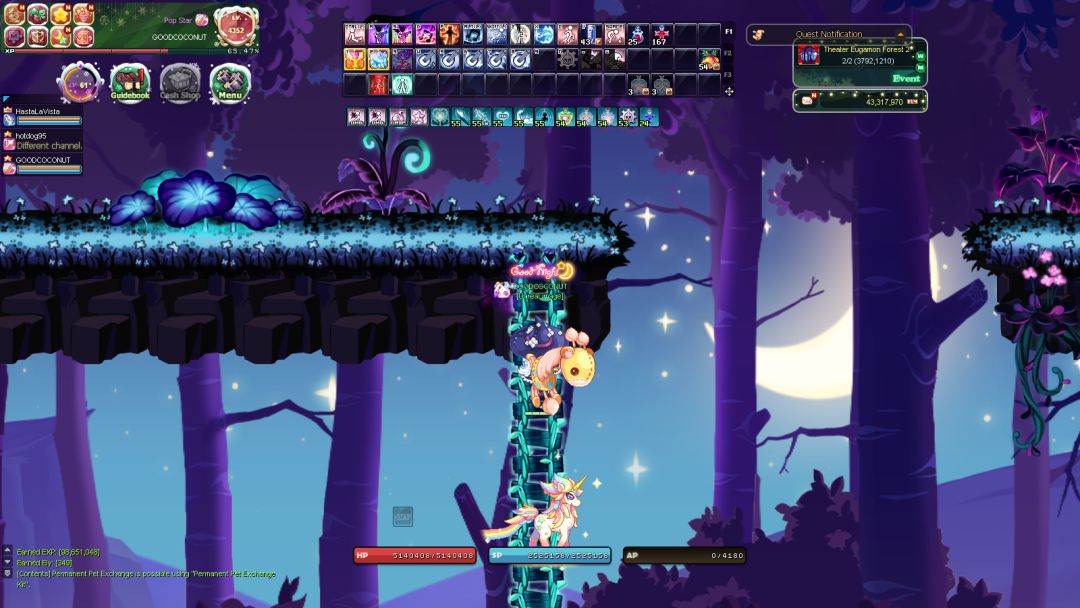Screen dimensions: 1080x608
Task: Open the Cash Shop
Action: [180, 82]
